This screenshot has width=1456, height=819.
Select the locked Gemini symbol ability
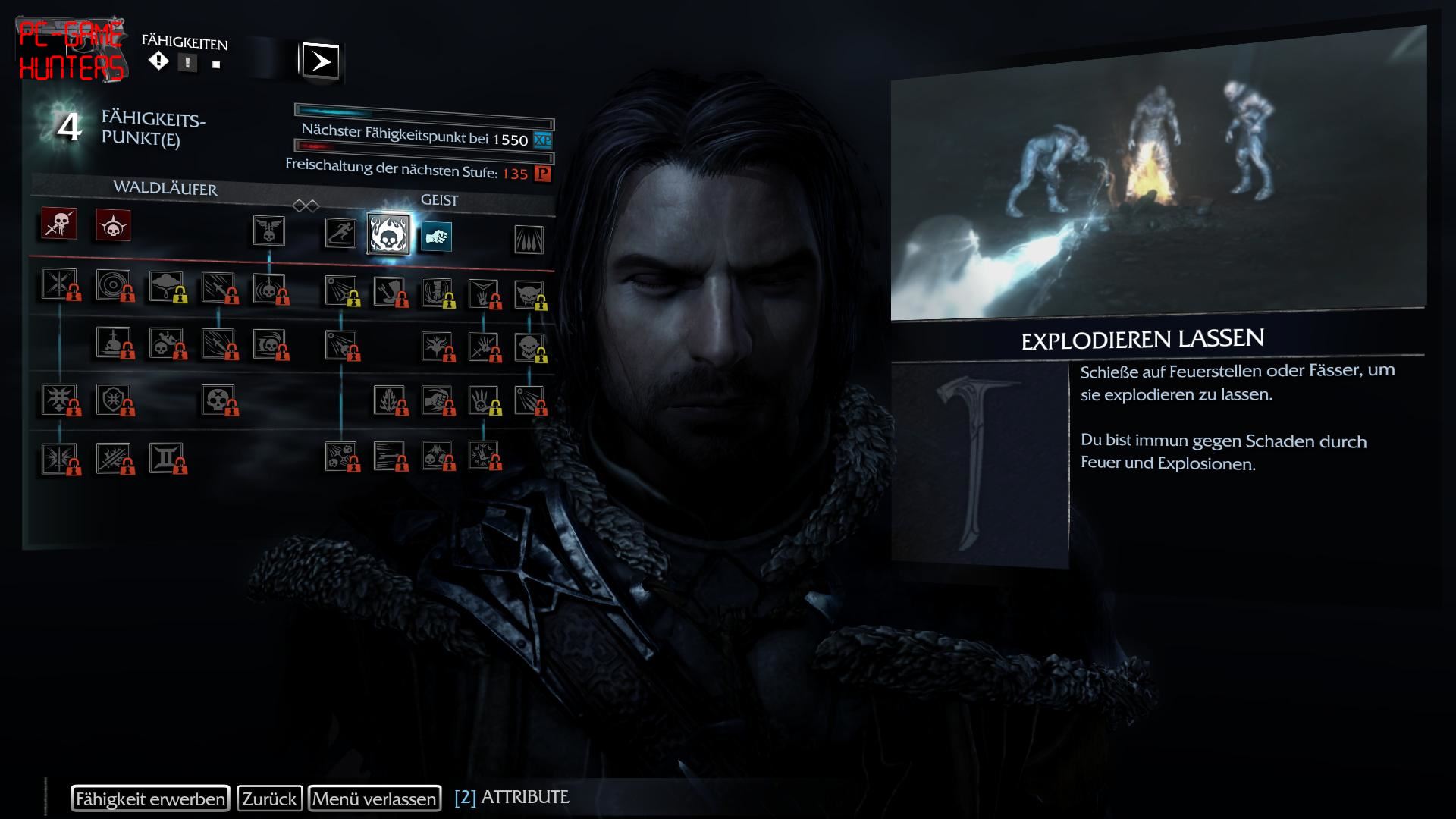[x=166, y=457]
